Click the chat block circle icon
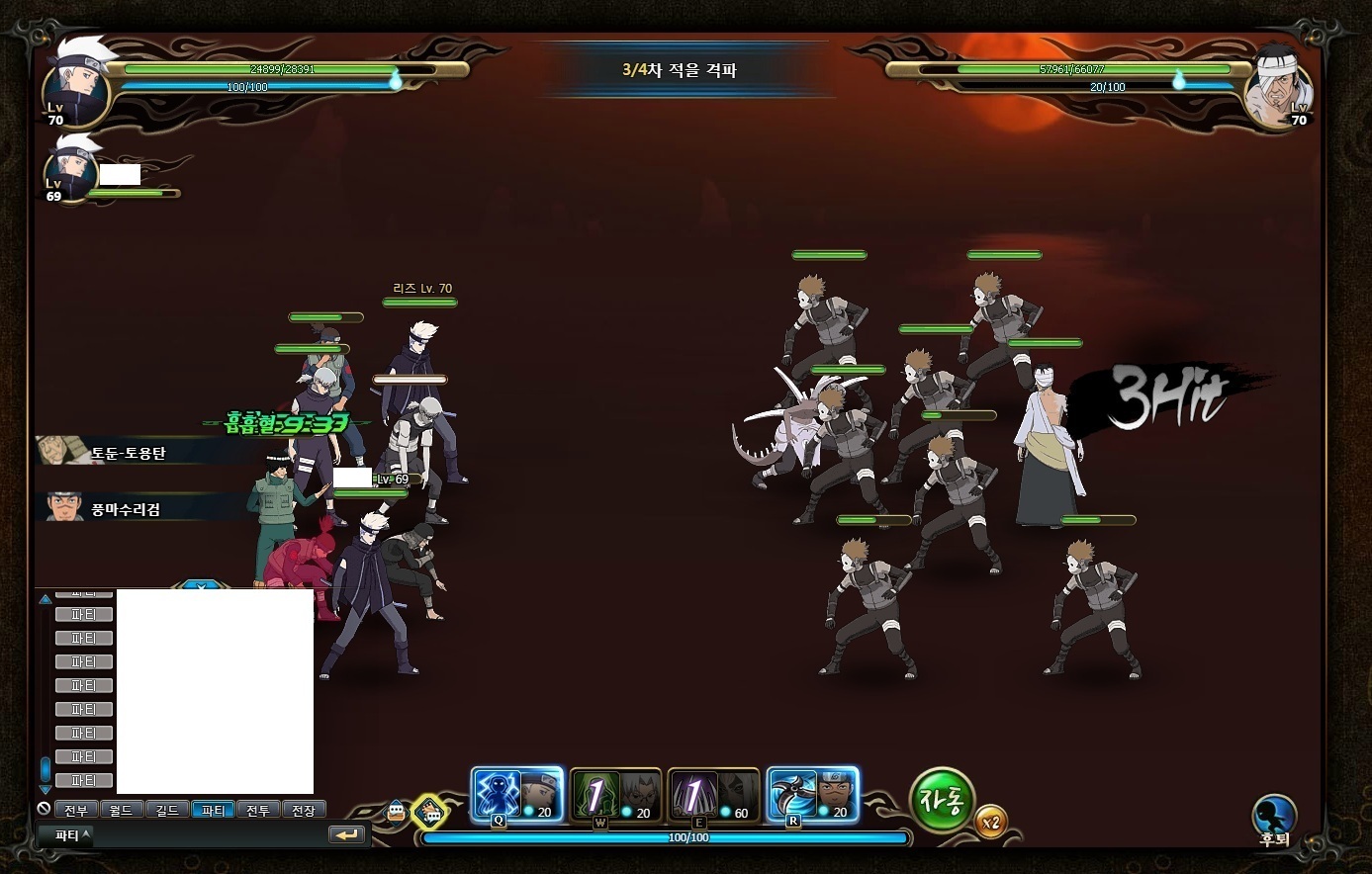1372x874 pixels. tap(44, 809)
